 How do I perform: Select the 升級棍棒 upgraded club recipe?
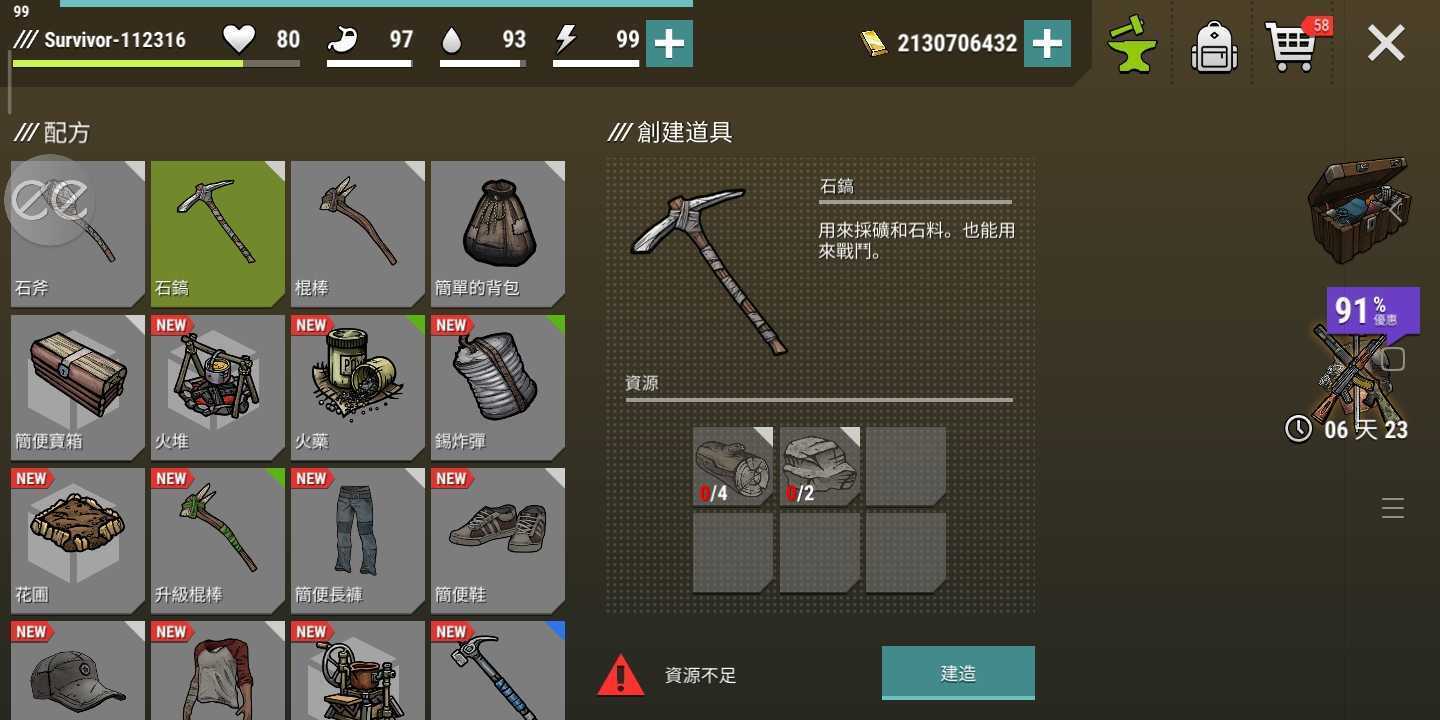tap(217, 538)
